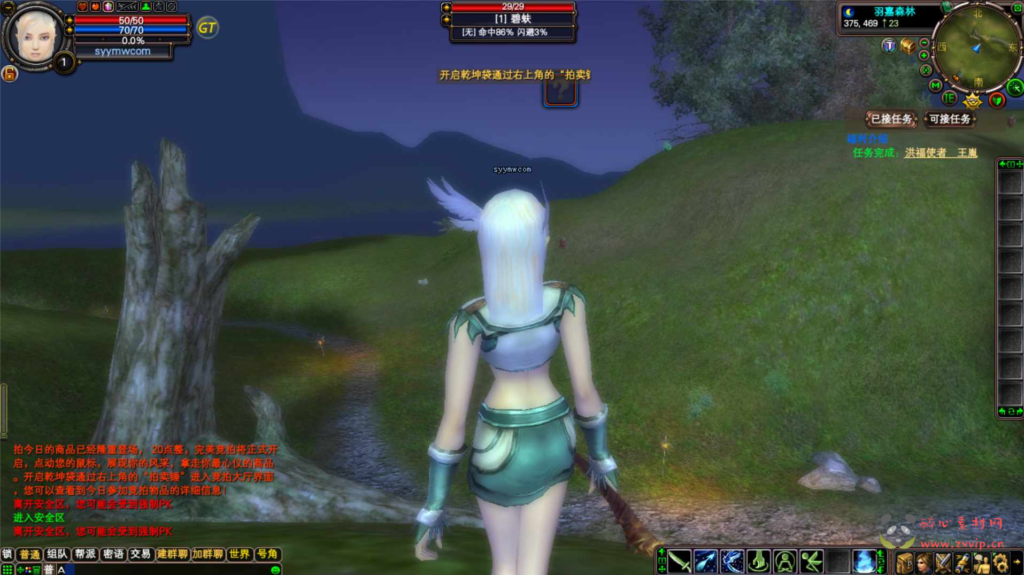Image resolution: width=1024 pixels, height=575 pixels.
Task: Open the 交易 trade chat channel
Action: click(x=140, y=554)
